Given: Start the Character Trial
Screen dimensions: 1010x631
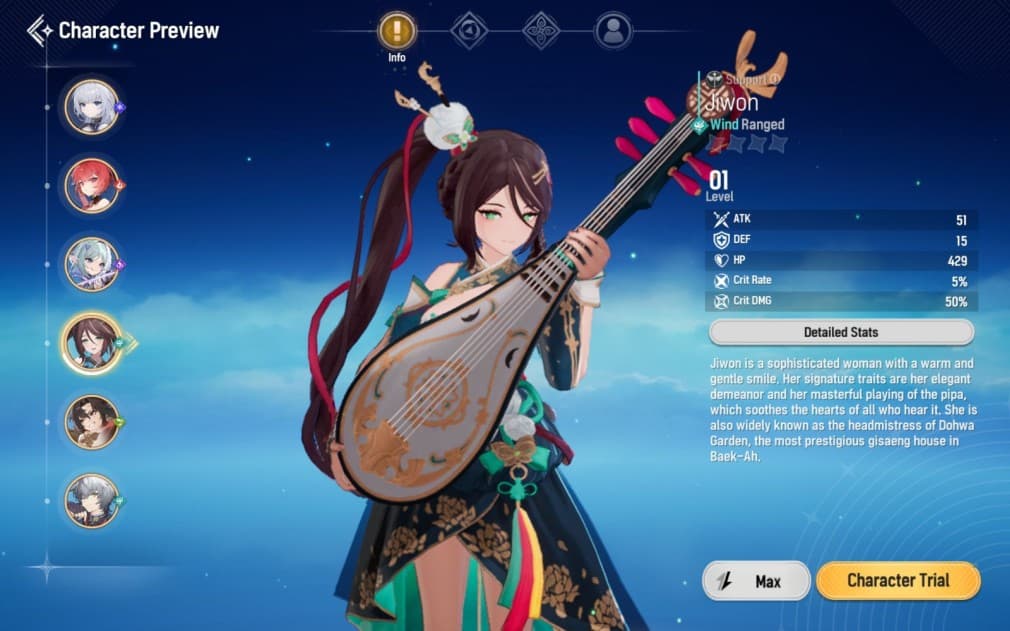Looking at the screenshot, I should [x=897, y=580].
